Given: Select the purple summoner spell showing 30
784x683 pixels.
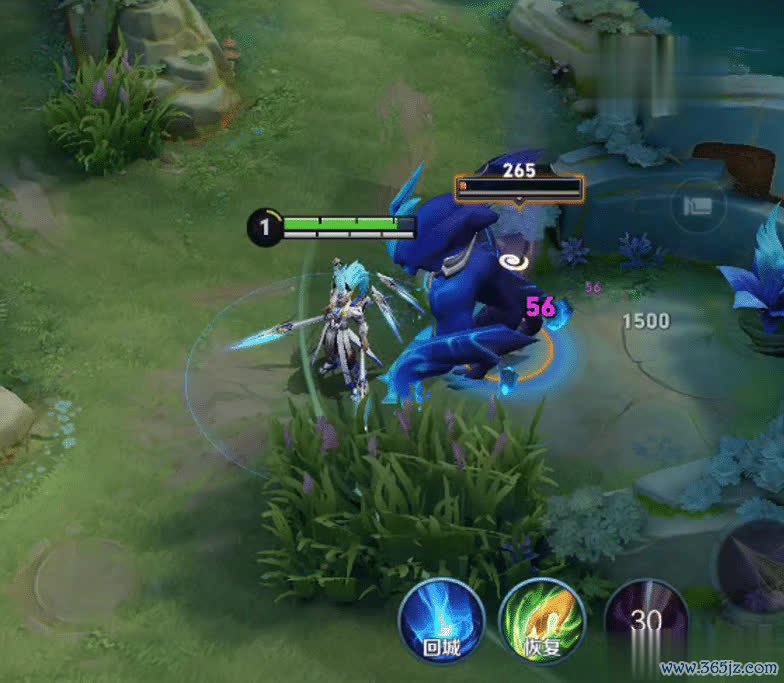Looking at the screenshot, I should (646, 619).
